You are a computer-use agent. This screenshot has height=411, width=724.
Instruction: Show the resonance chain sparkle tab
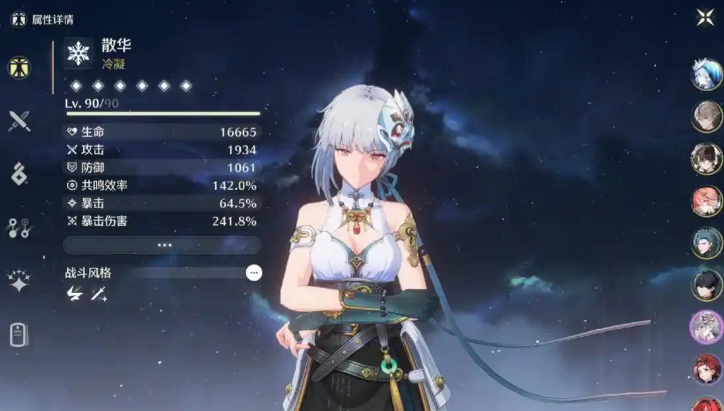point(19,281)
